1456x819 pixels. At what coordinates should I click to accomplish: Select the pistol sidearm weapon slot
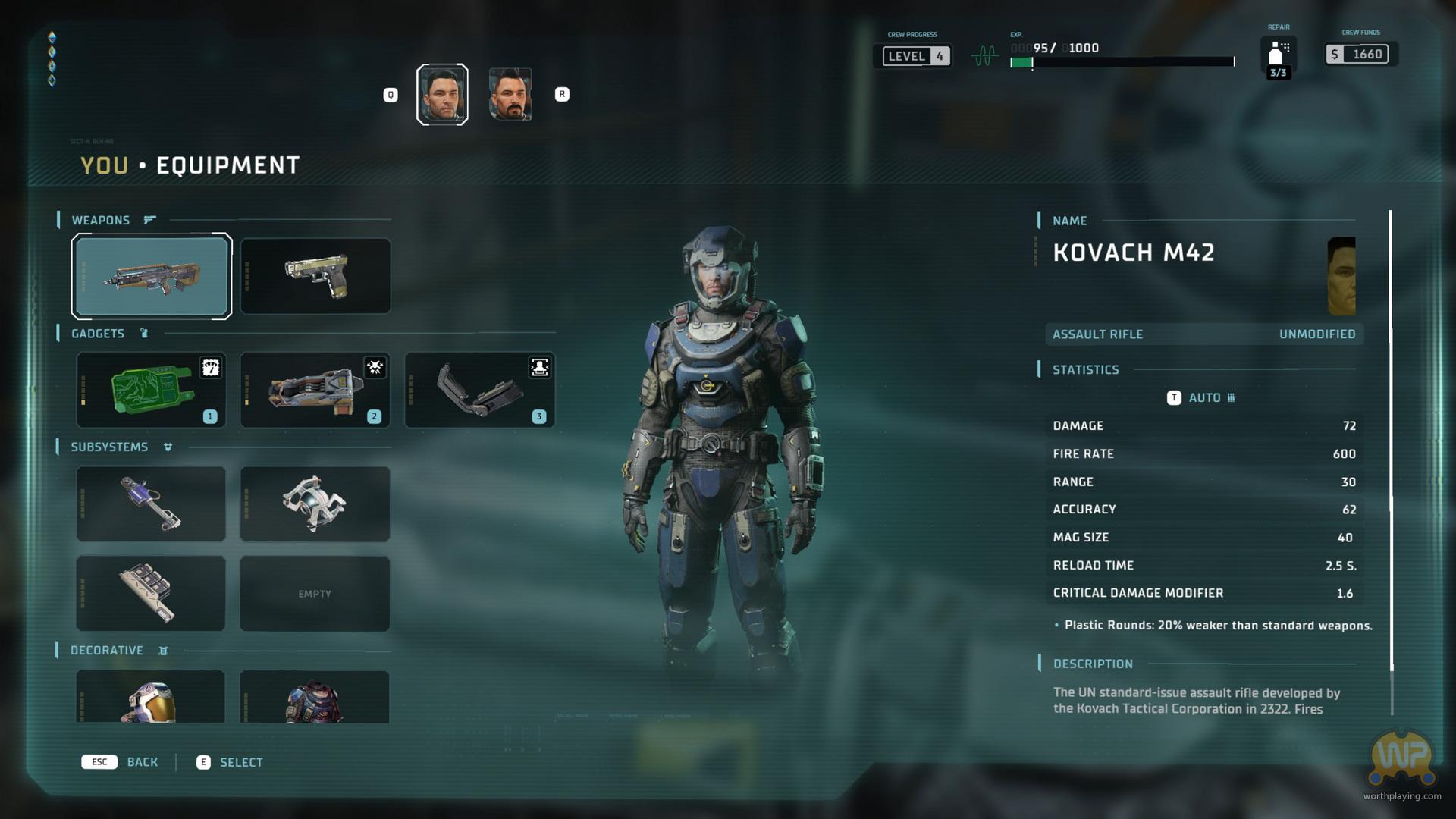315,276
